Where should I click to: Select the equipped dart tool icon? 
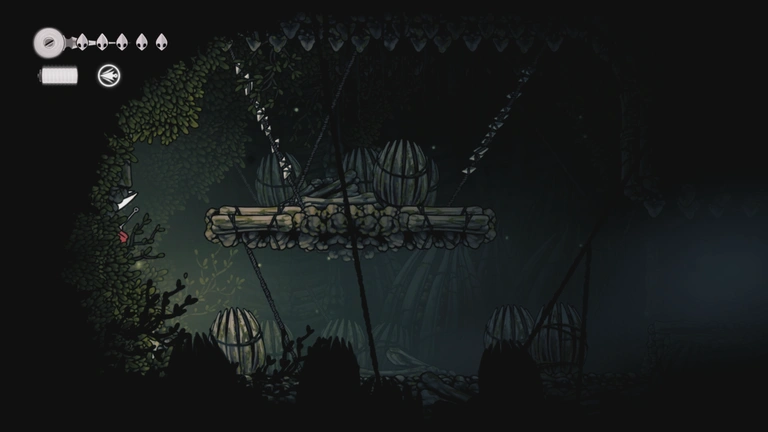[x=108, y=75]
